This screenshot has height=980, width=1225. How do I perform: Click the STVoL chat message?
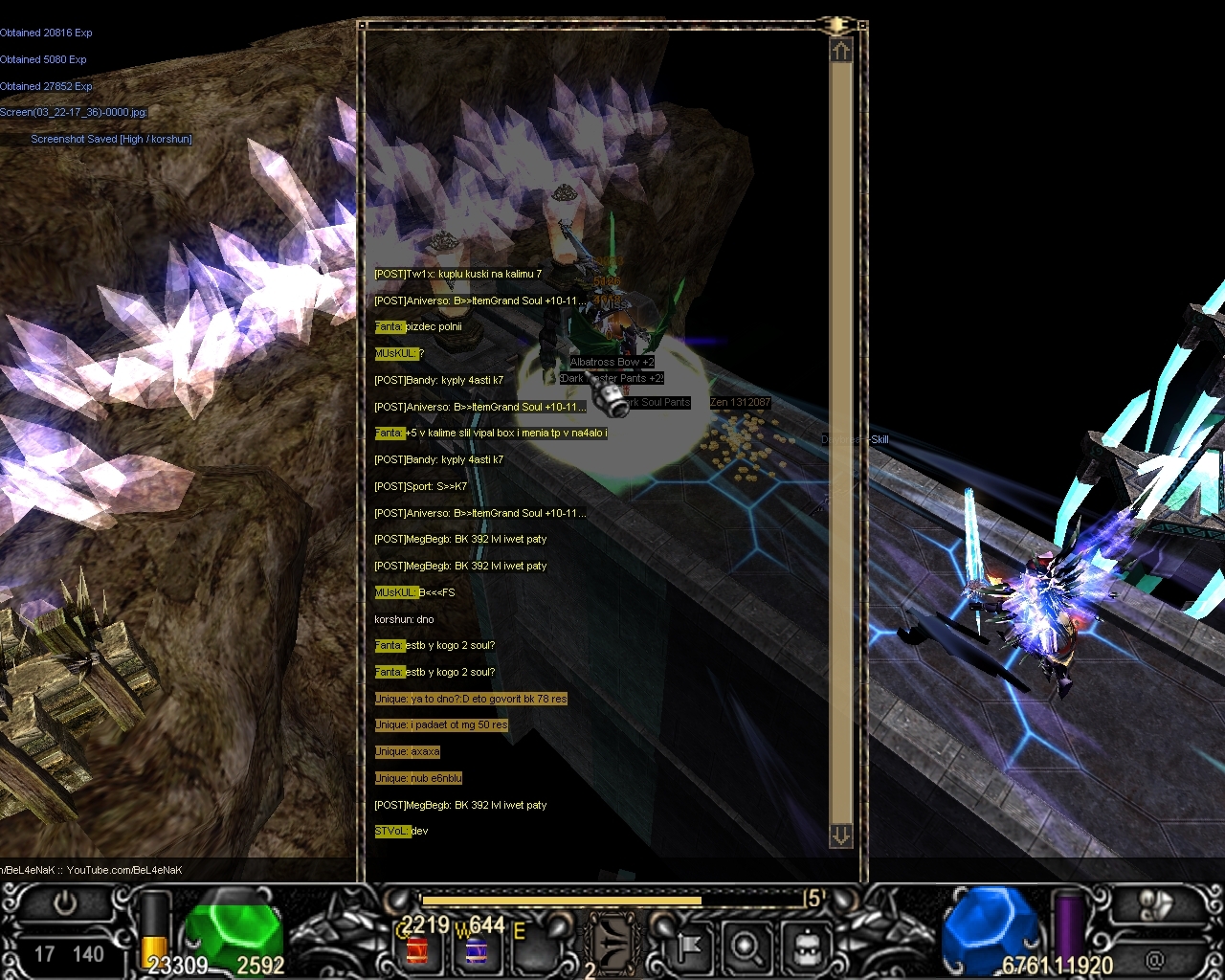point(401,831)
